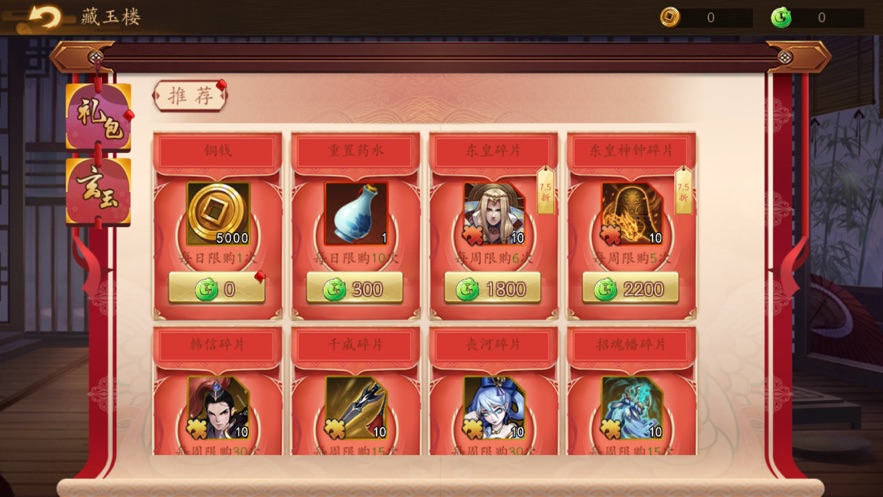Go back using the return arrow
The height and width of the screenshot is (497, 883).
click(x=43, y=17)
